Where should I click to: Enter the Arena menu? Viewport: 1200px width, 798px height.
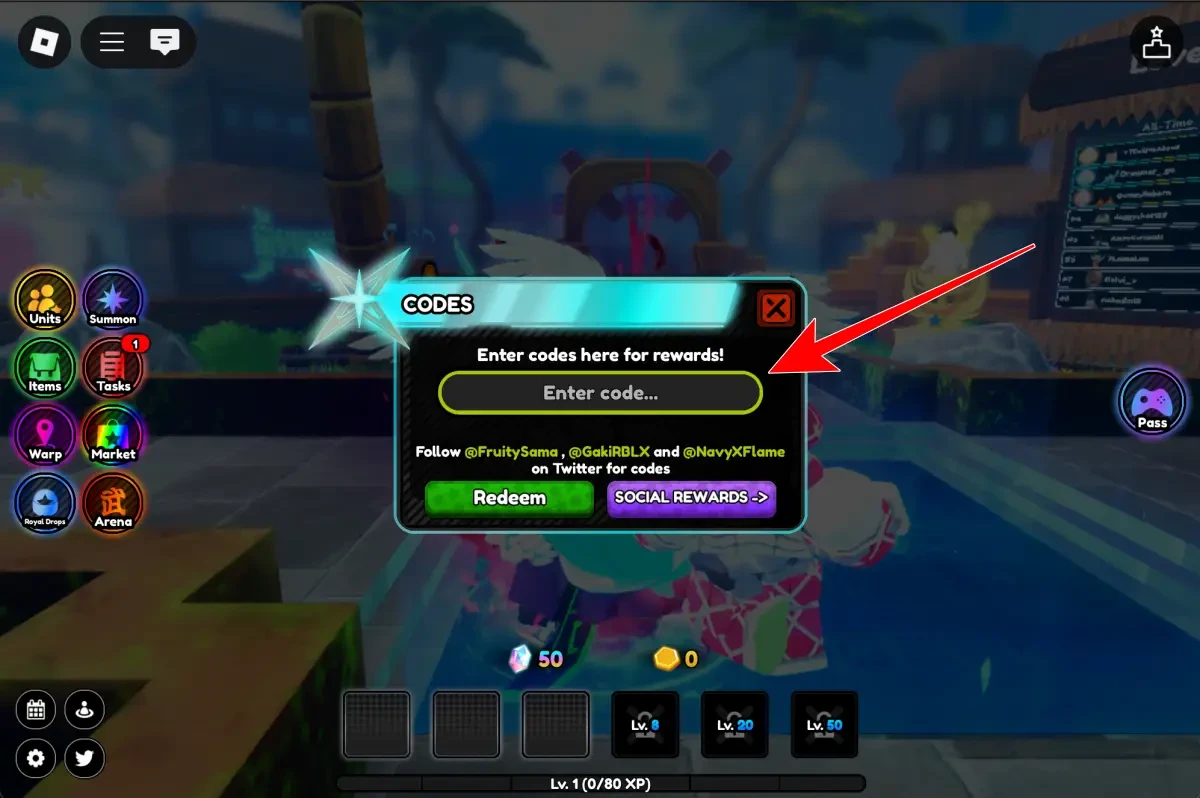[x=113, y=504]
